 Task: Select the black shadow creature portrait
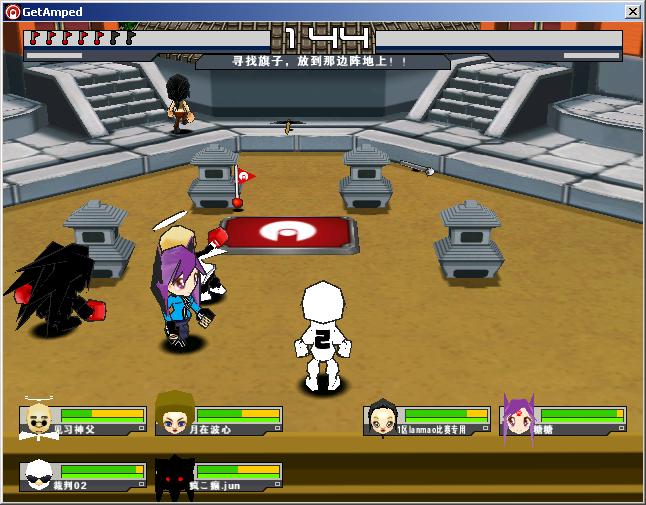tap(174, 475)
